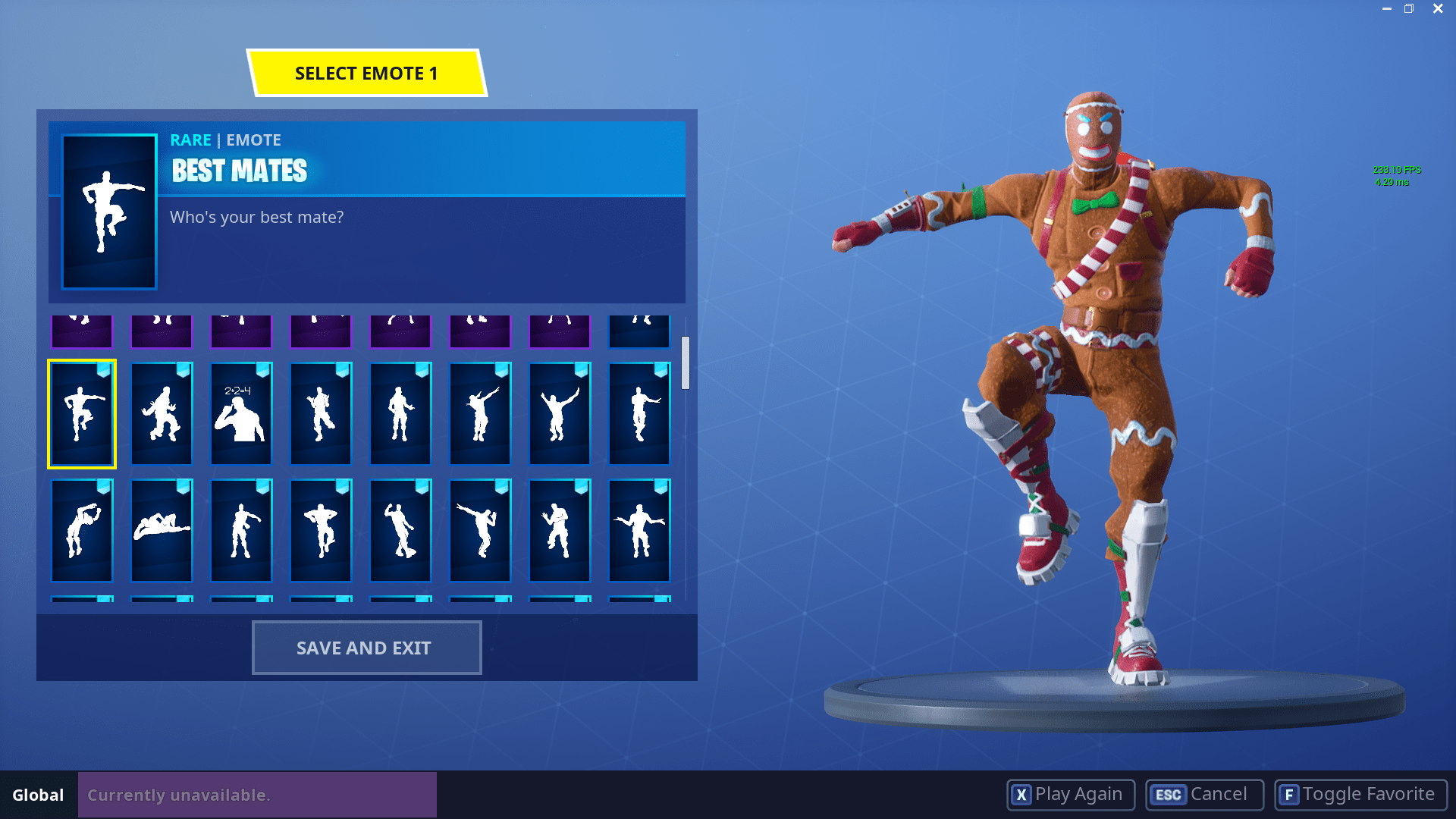This screenshot has width=1456, height=819.
Task: Select the crouching dance emote beside Best Mates
Action: coord(161,413)
